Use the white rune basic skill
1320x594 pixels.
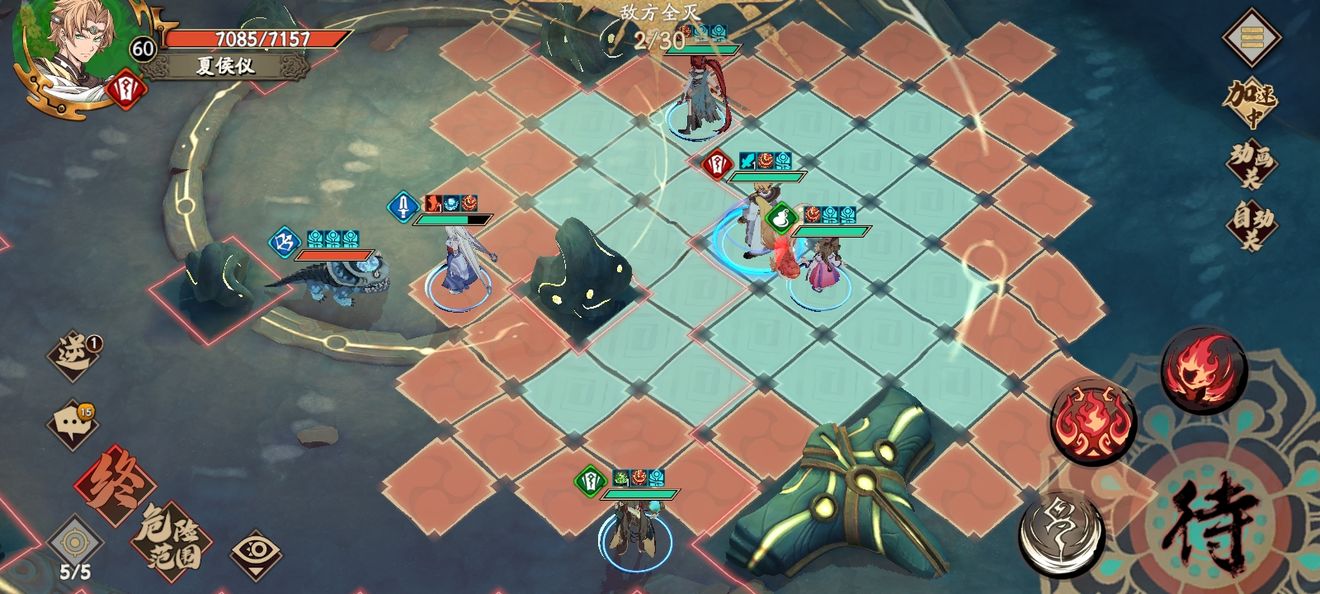click(x=1062, y=535)
